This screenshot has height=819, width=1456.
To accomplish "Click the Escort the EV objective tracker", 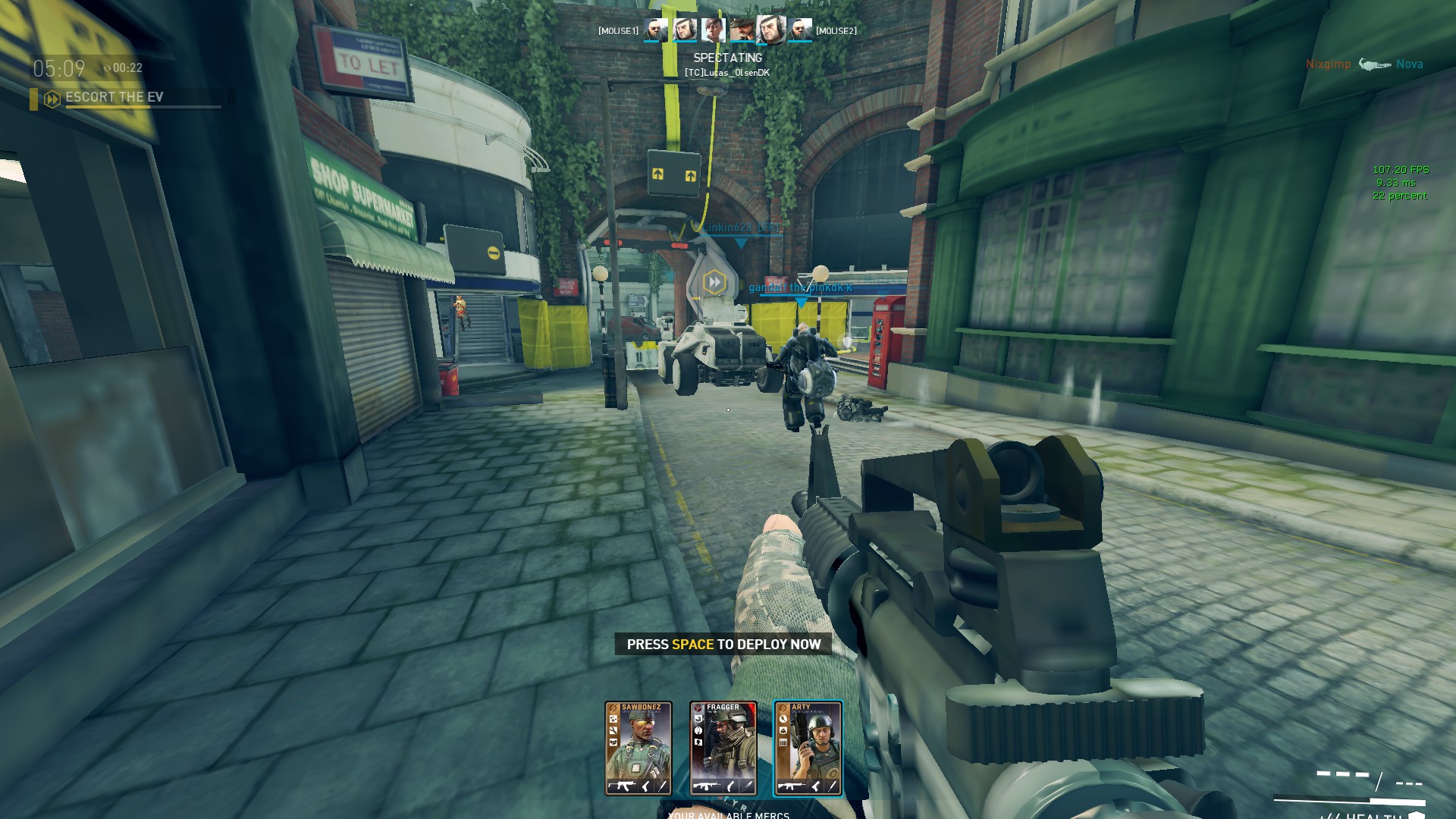I will click(x=114, y=98).
